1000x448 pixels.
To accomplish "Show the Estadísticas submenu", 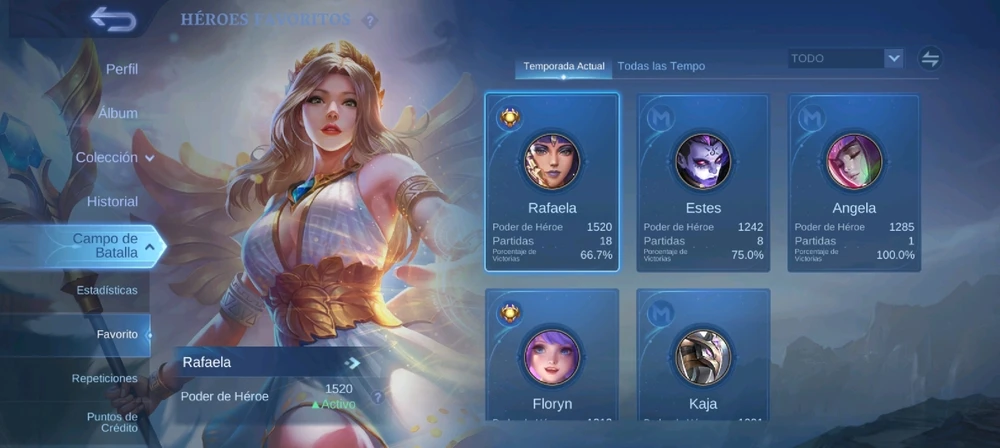I will 107,290.
